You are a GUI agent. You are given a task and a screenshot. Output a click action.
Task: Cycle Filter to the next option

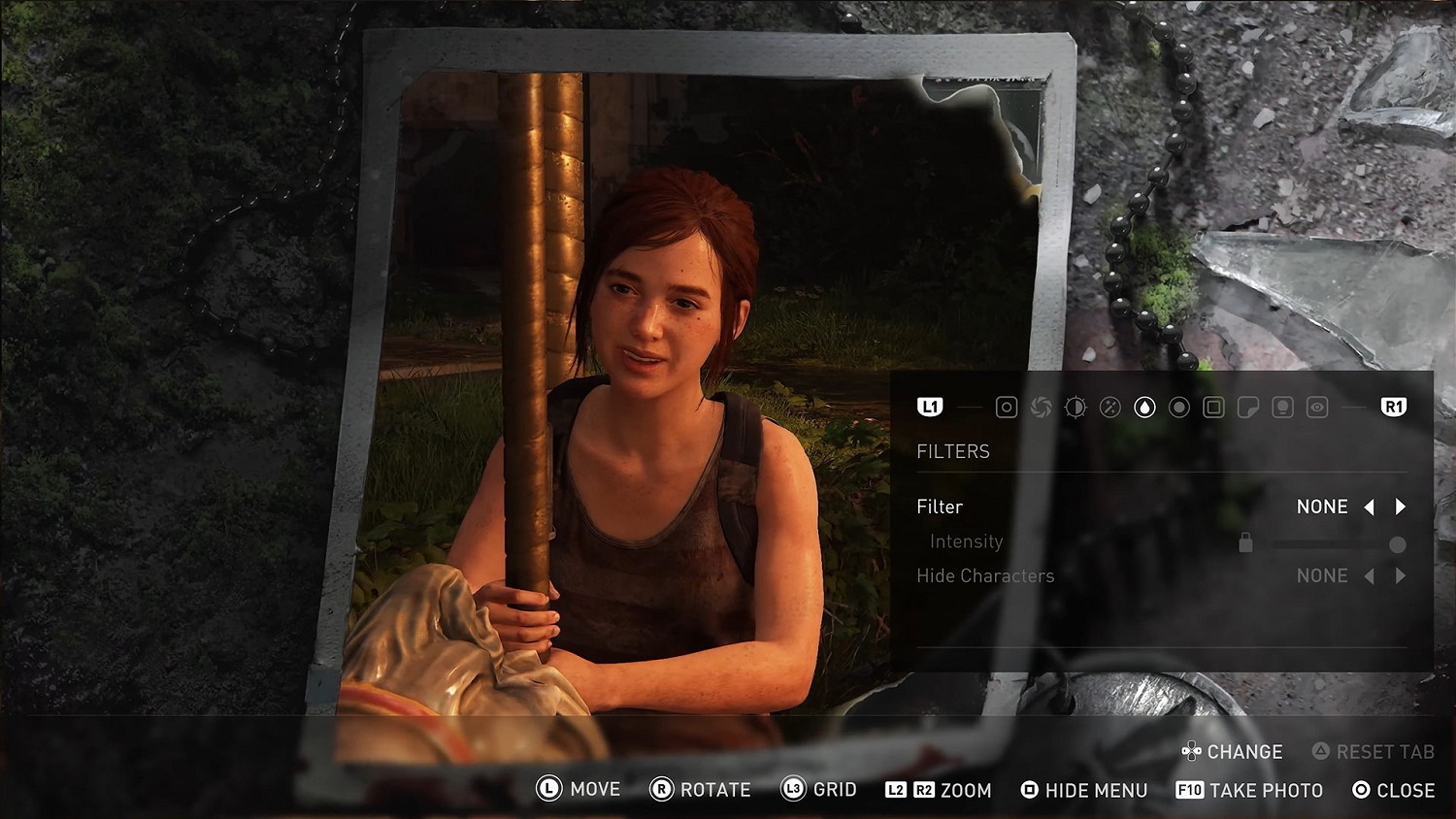point(1401,507)
